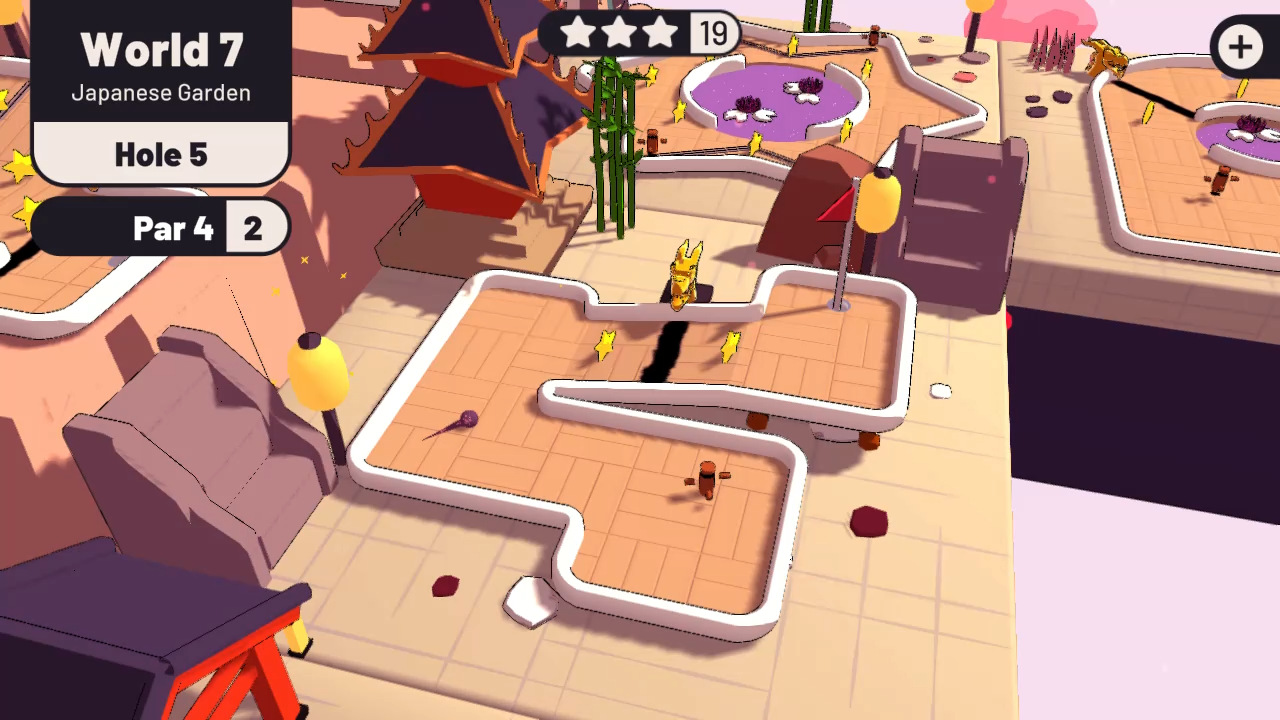Click the plus button top right

(x=1240, y=47)
